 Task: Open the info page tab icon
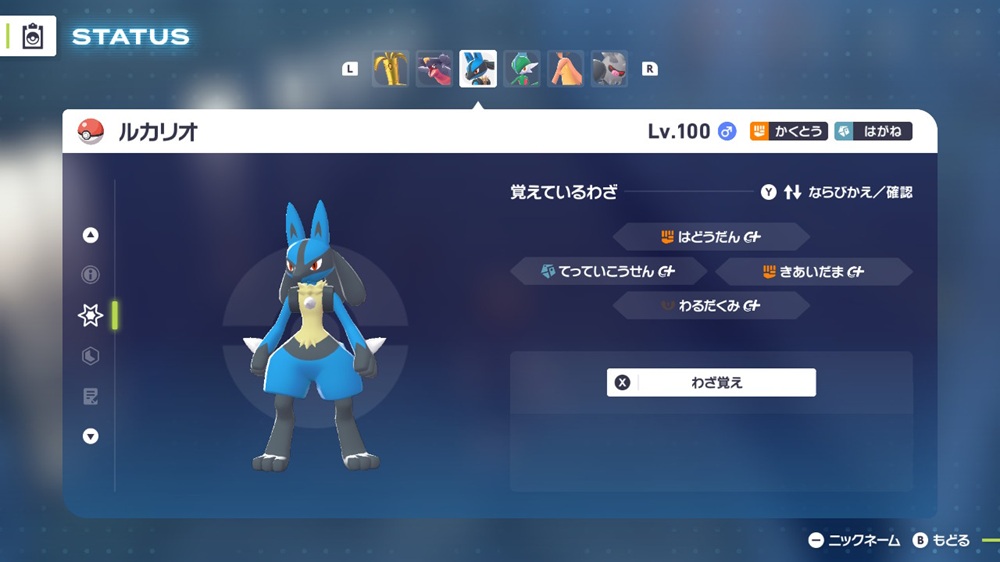90,275
